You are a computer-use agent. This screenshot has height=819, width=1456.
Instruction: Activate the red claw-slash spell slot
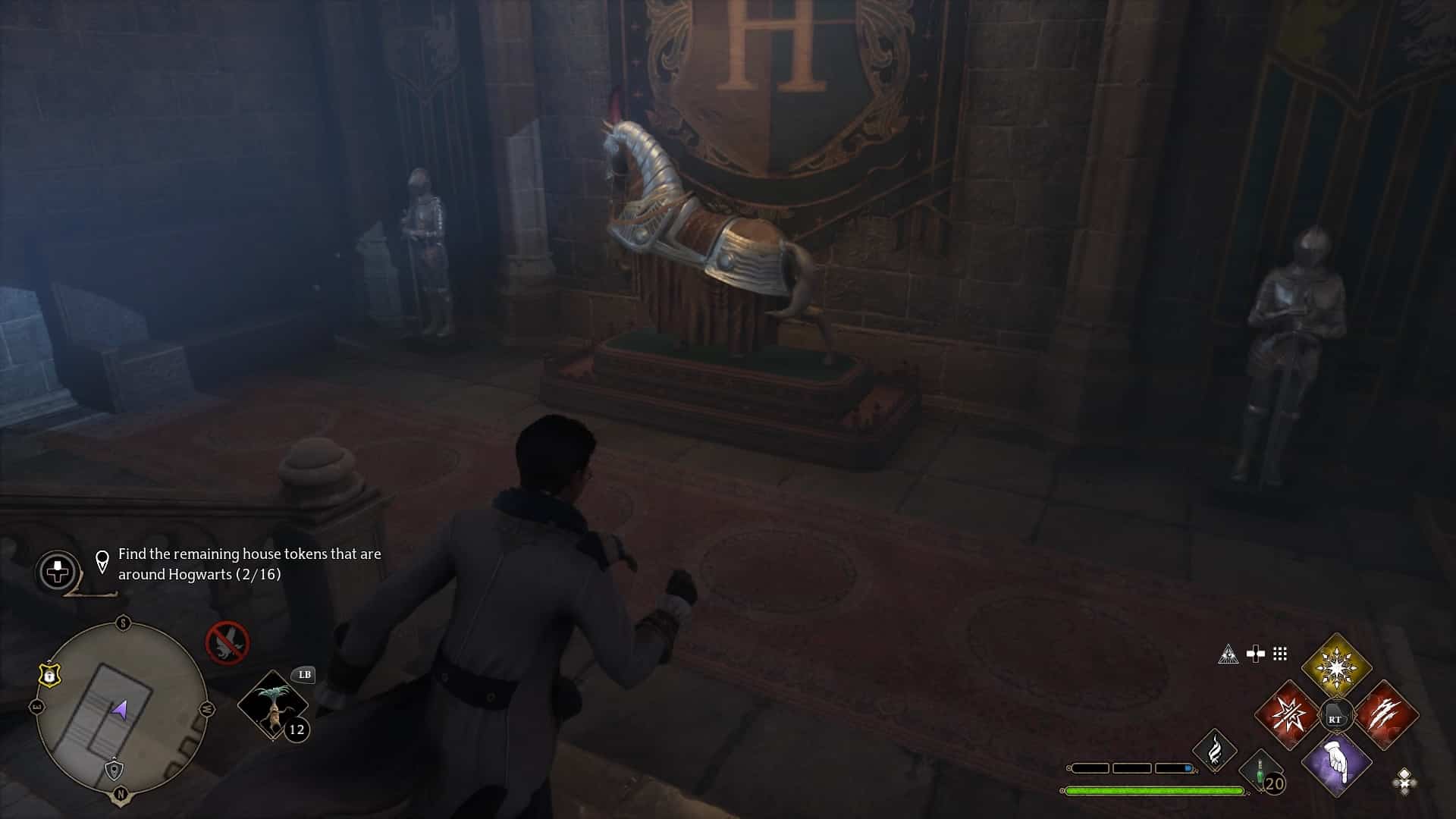click(1386, 715)
